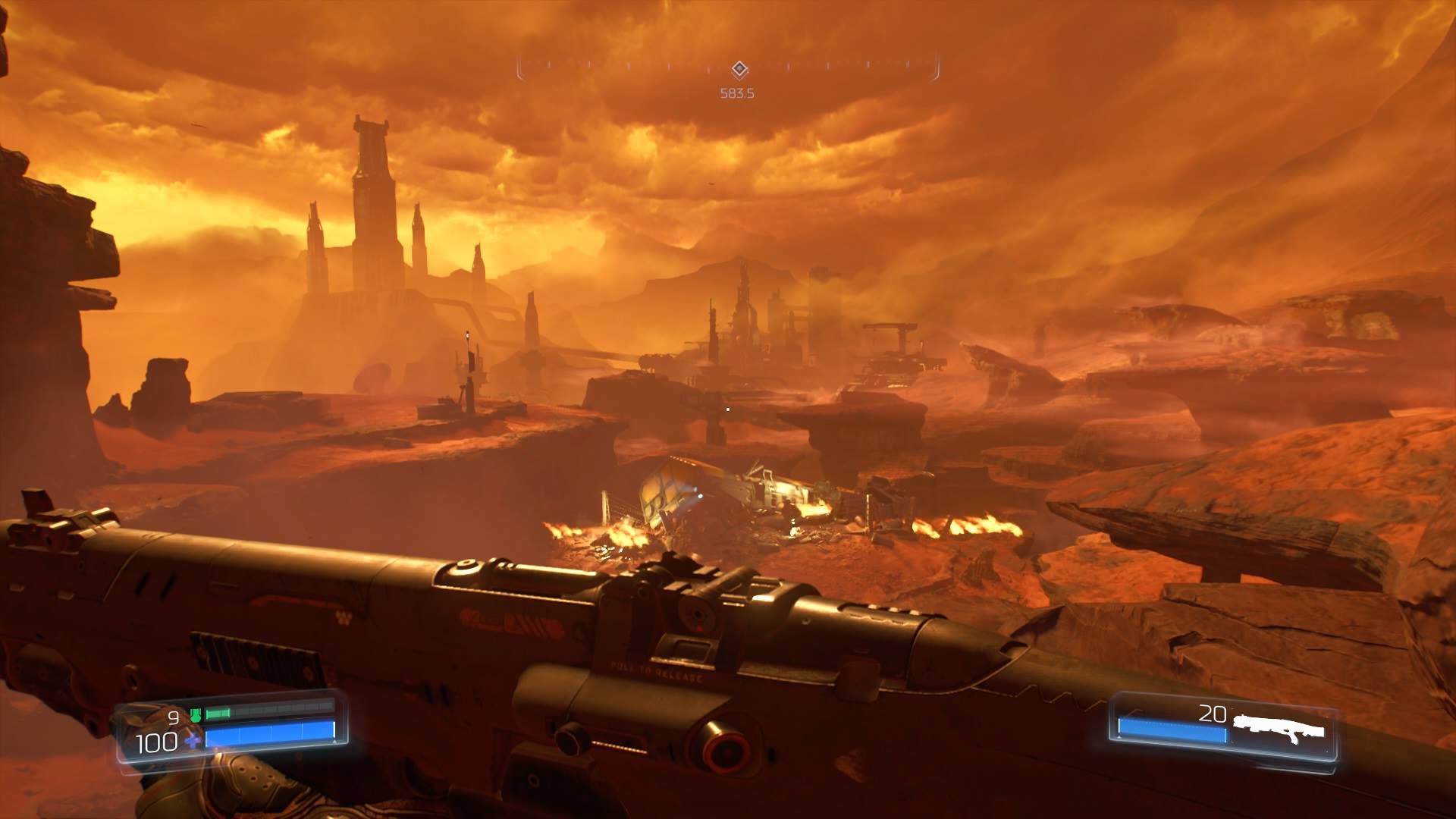Select the white shotgun weapon icon

pos(1279,729)
